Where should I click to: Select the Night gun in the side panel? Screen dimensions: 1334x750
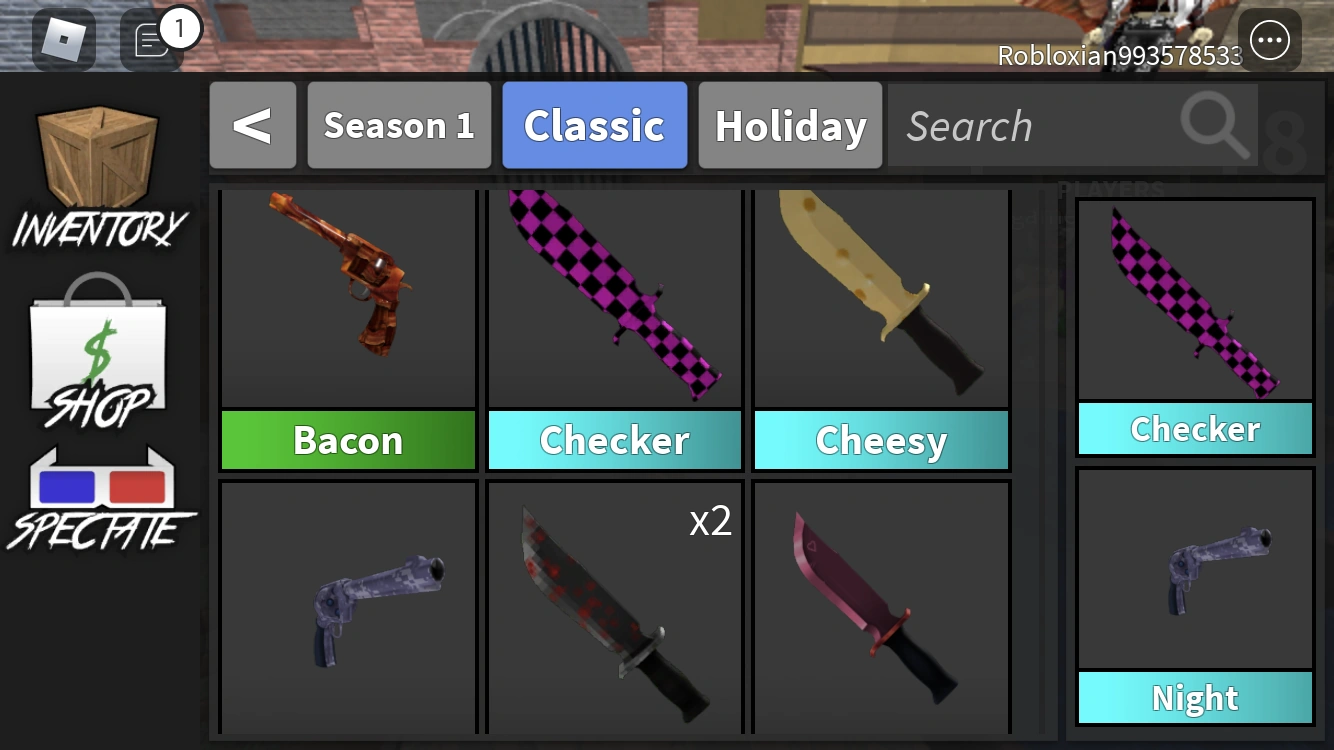pos(1195,565)
